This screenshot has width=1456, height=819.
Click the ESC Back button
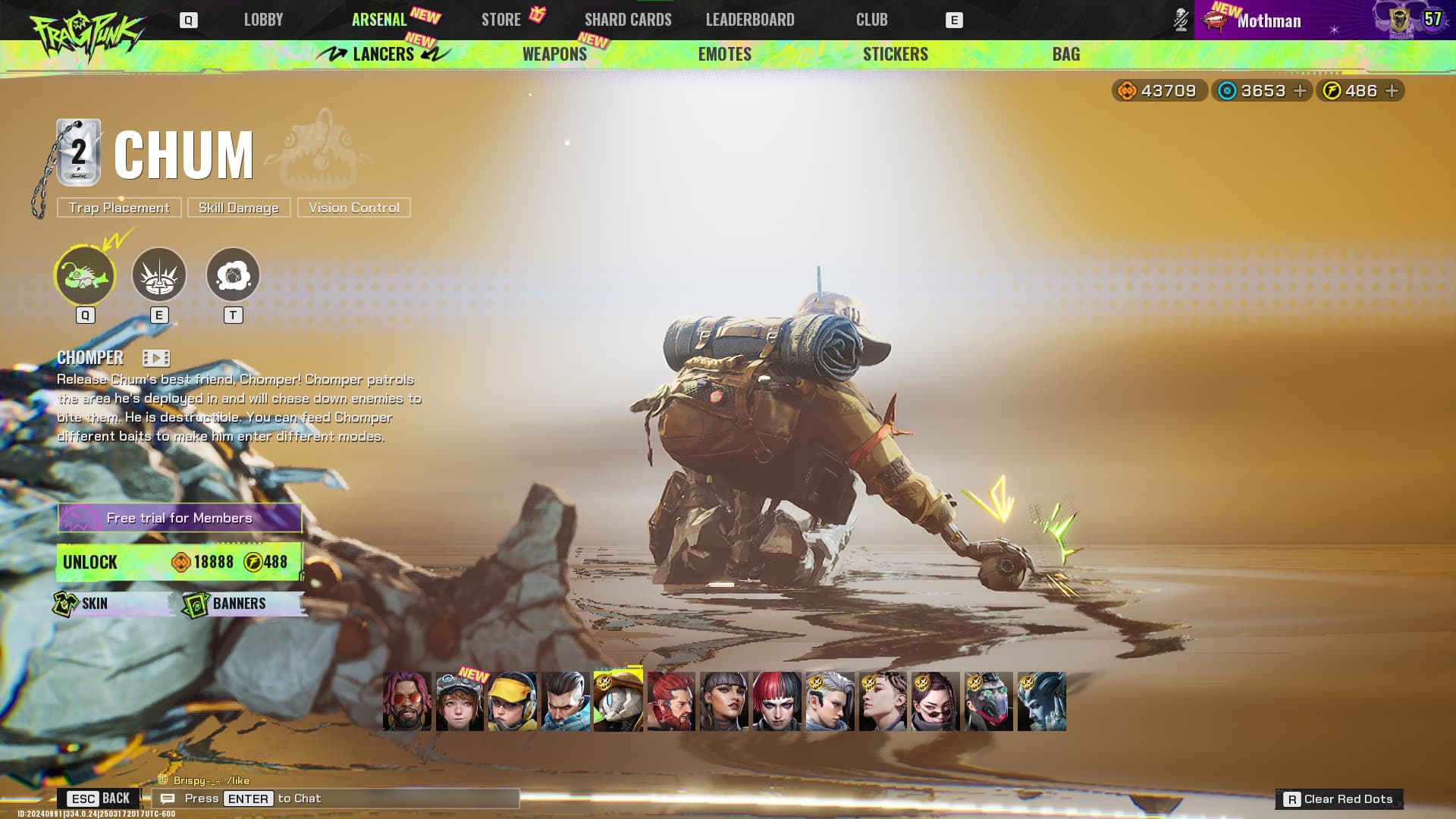point(99,799)
